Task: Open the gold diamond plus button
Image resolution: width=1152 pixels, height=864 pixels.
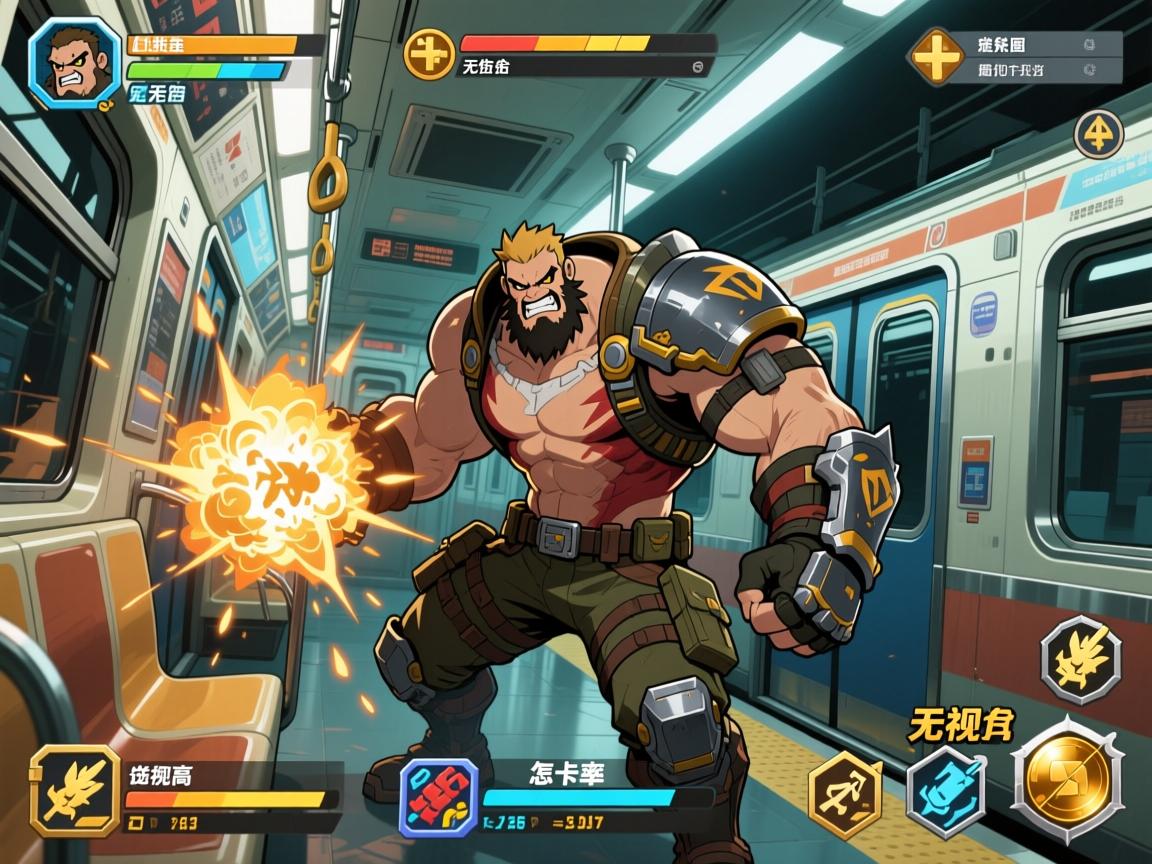Action: [937, 57]
